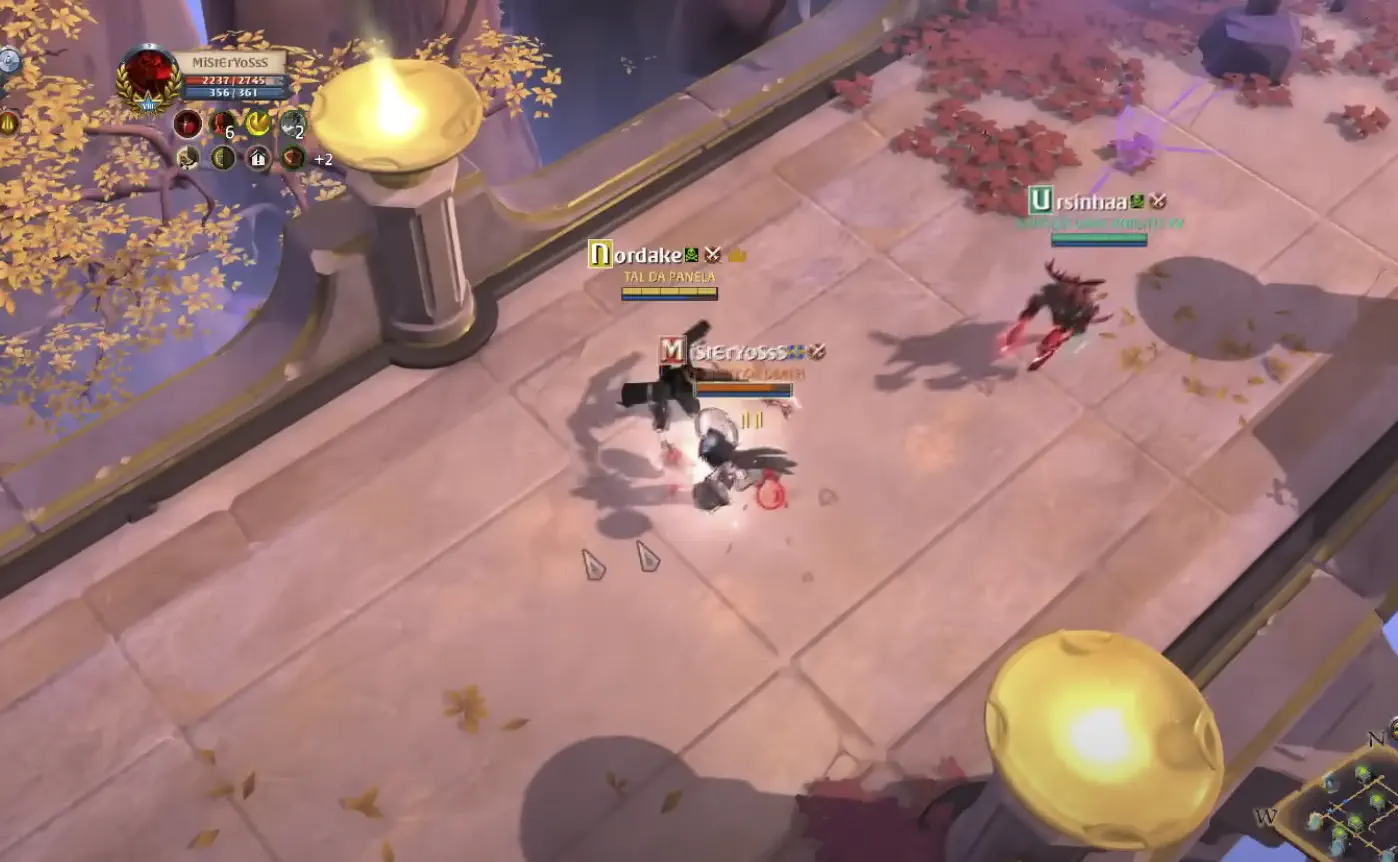The image size is (1398, 862).
Task: Click the skull icon beside Nordake's name
Action: [x=690, y=254]
